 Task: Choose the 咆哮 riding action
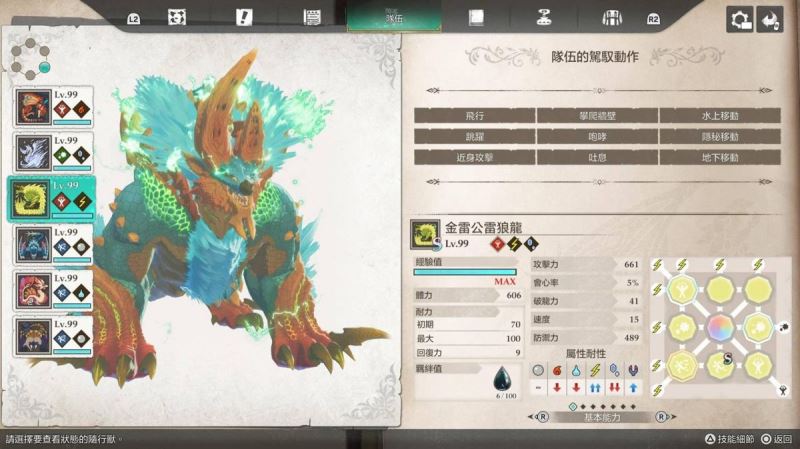pos(596,136)
